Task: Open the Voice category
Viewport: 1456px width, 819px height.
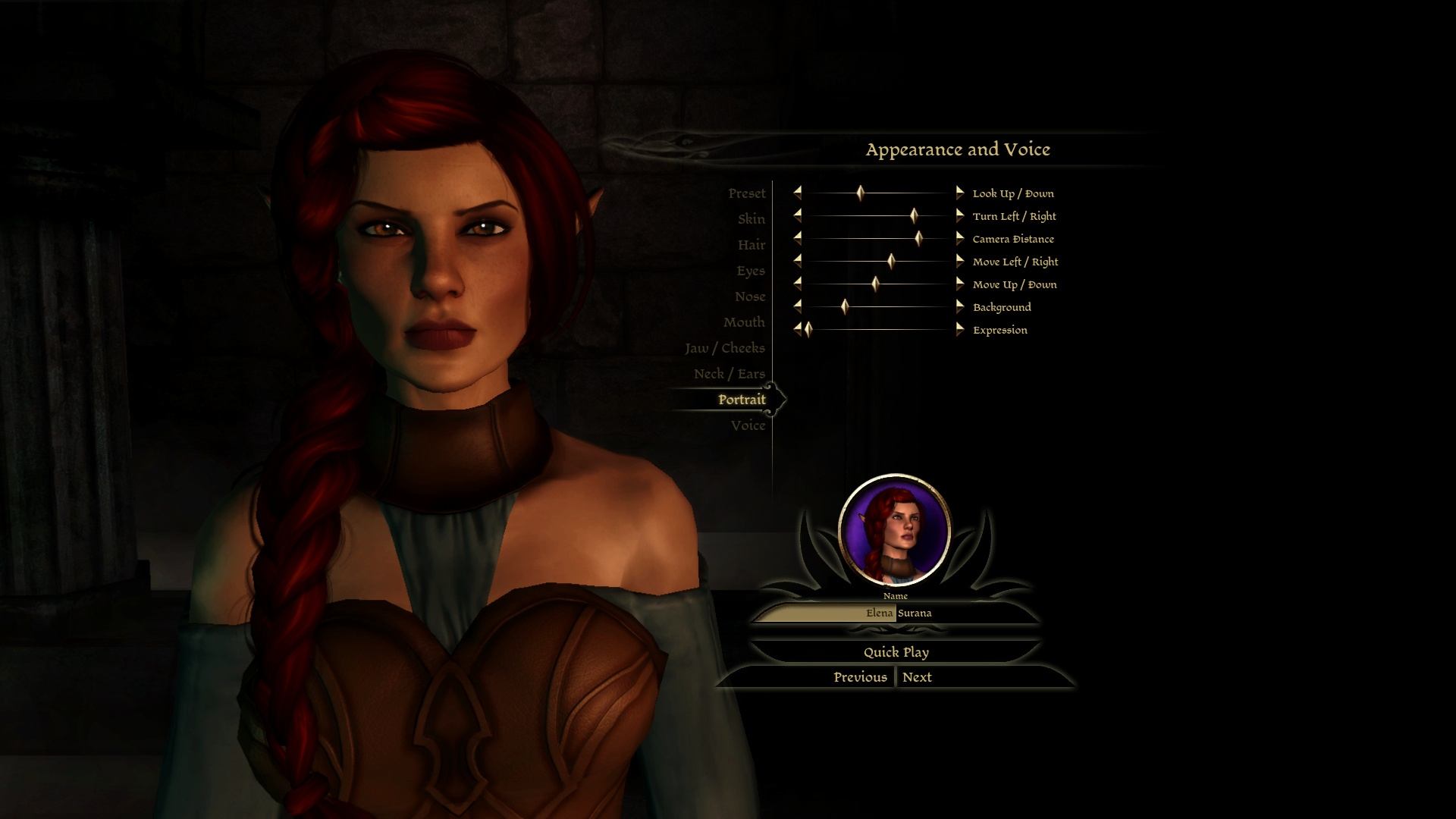Action: click(748, 425)
